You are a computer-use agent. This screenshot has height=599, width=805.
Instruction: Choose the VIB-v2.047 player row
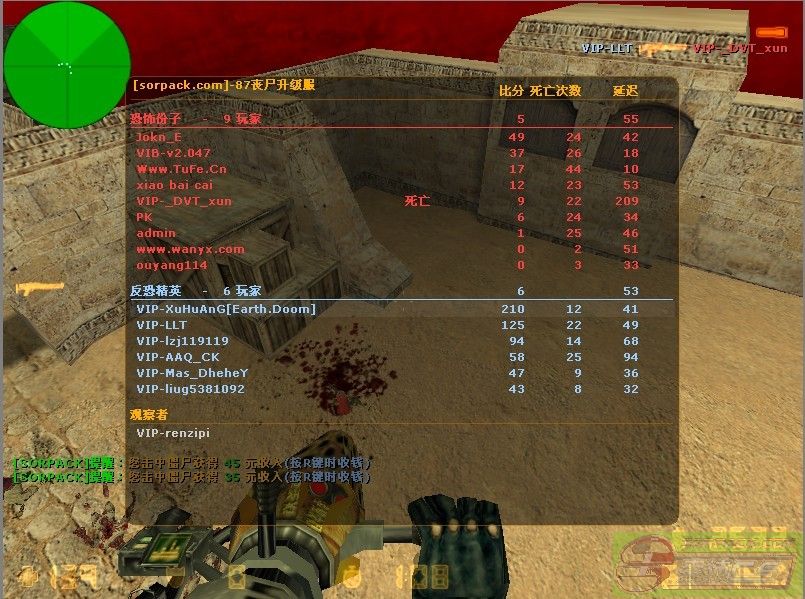coord(173,153)
